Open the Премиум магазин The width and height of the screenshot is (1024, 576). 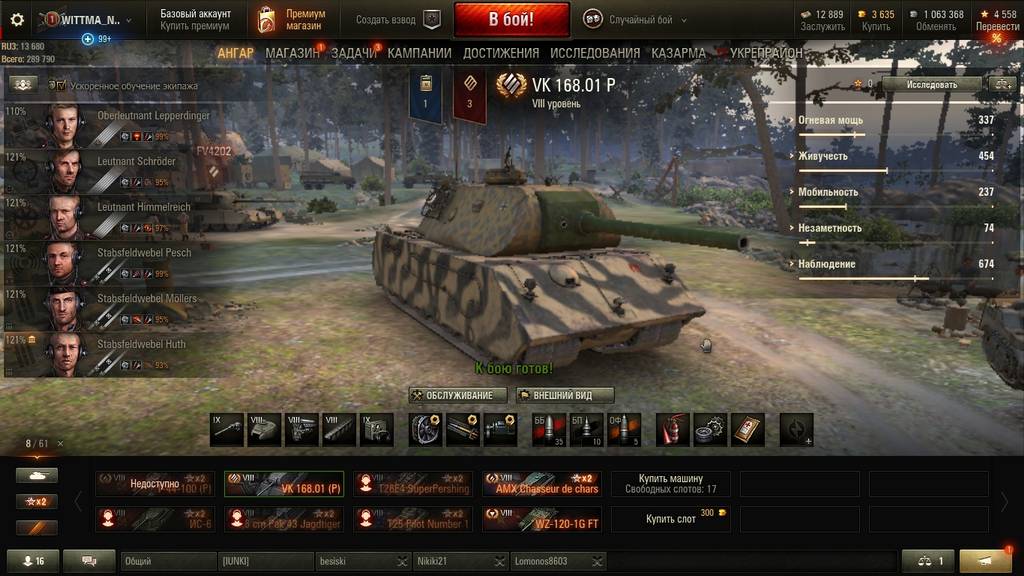(291, 19)
